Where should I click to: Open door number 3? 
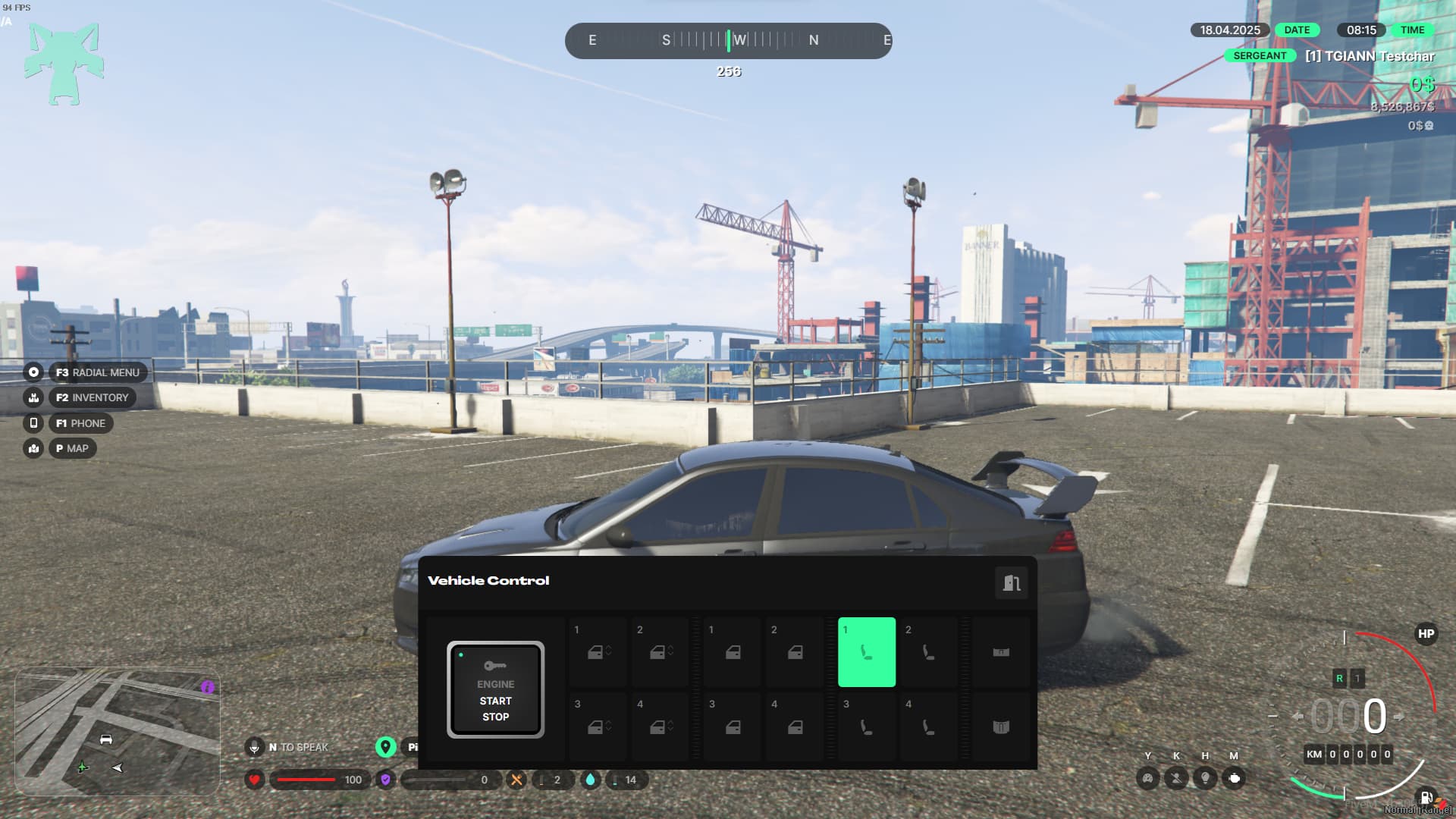pos(733,726)
